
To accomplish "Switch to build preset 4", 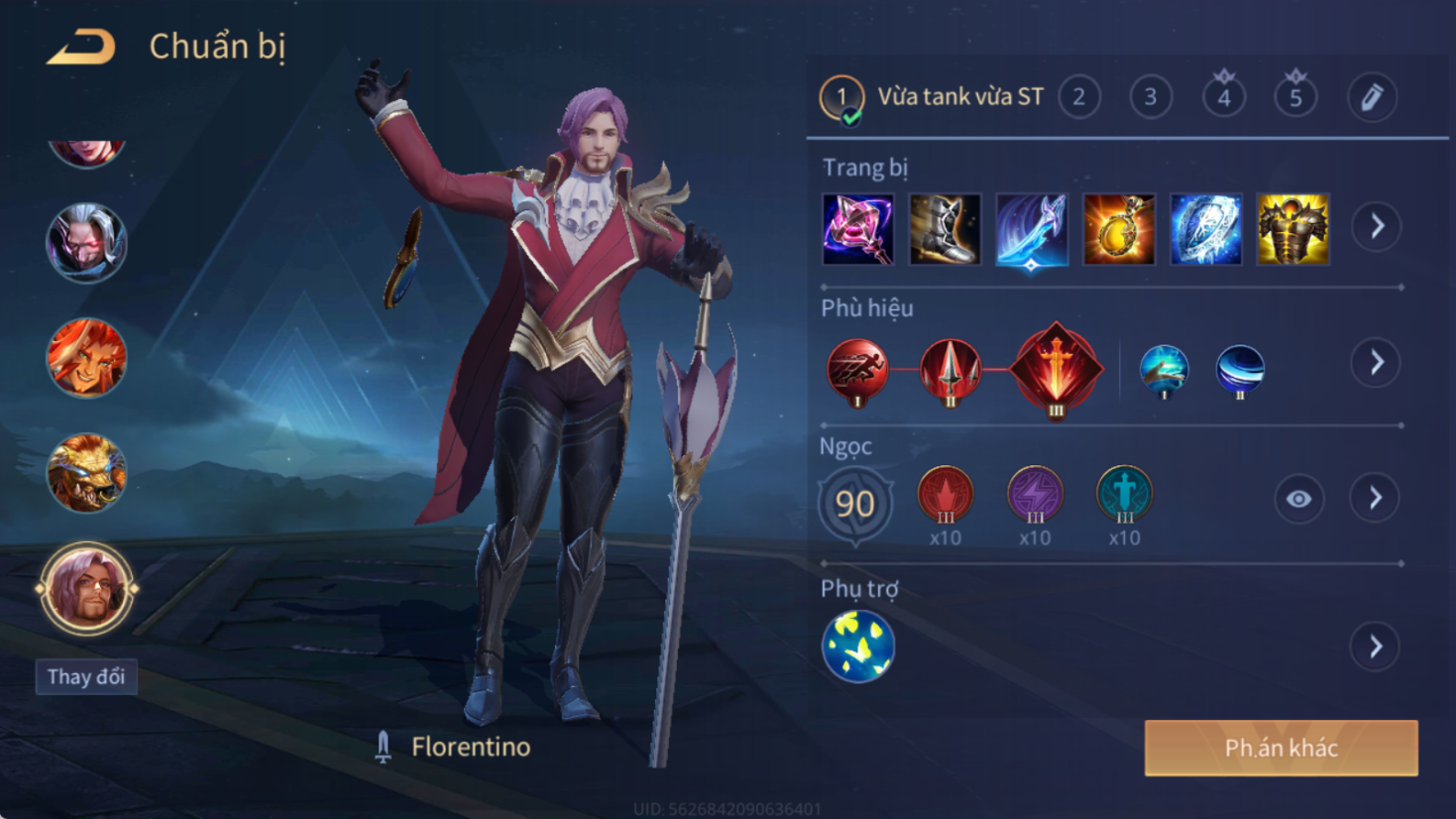I will tap(1223, 97).
